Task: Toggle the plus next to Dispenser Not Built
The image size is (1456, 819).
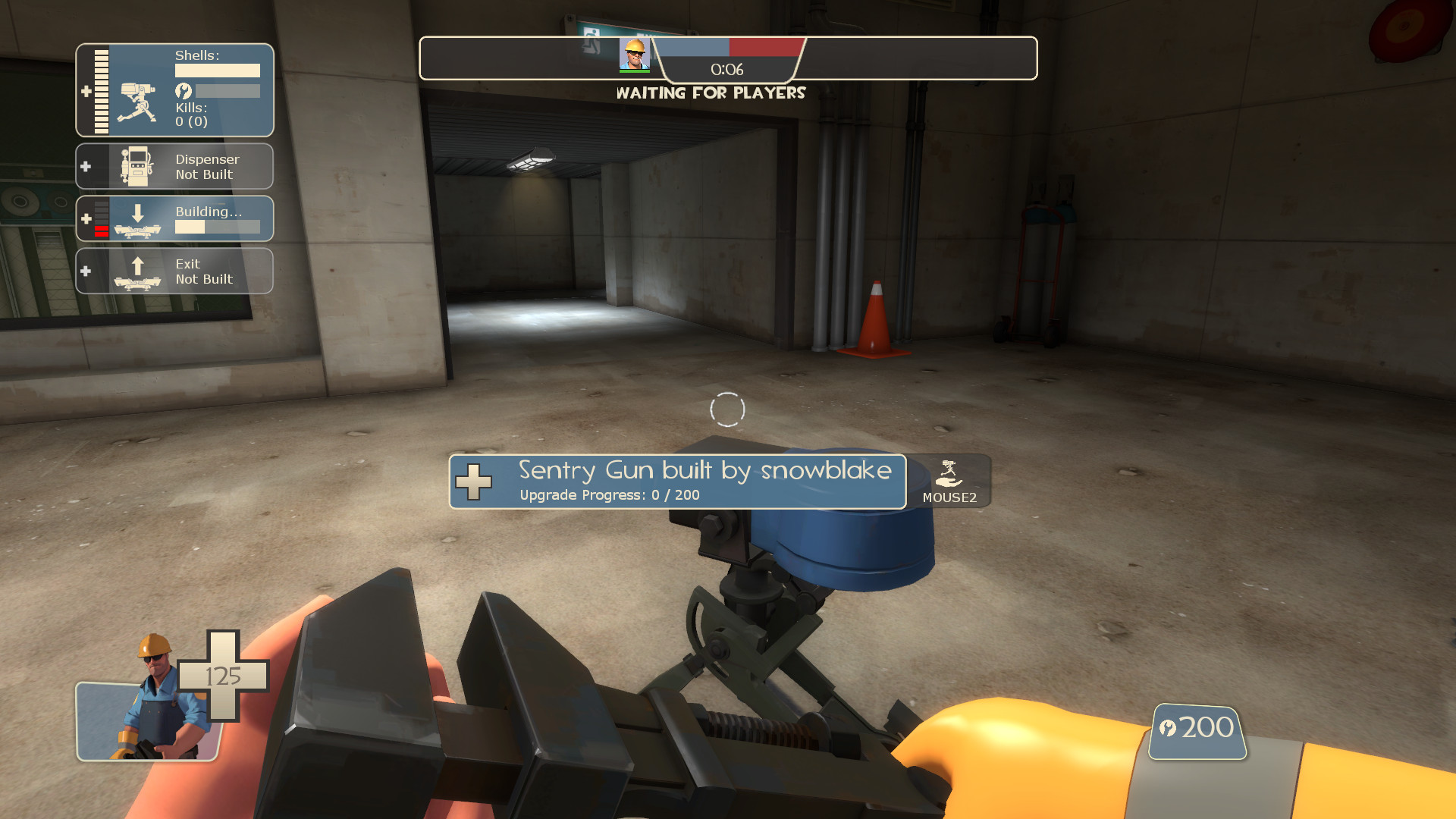Action: (x=86, y=166)
